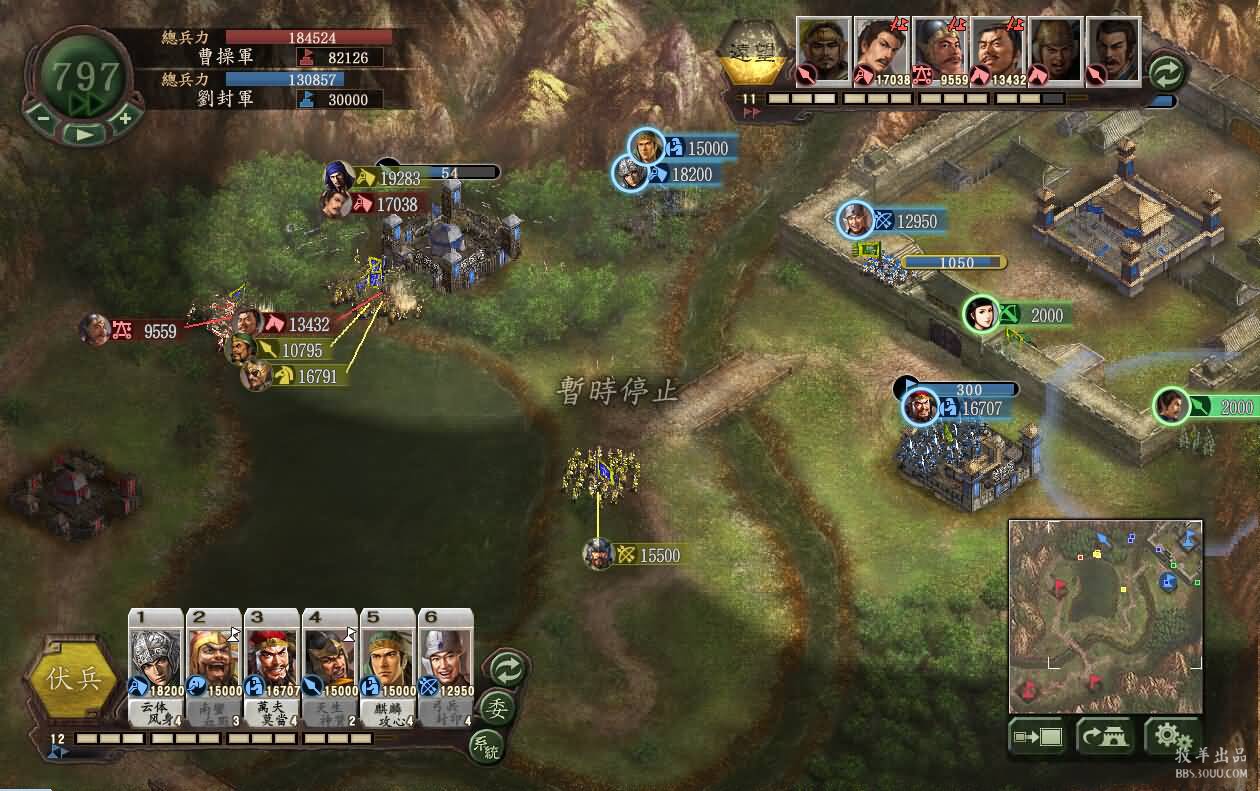Open the gear settings button below minimap
Image resolution: width=1260 pixels, height=791 pixels.
point(1172,737)
